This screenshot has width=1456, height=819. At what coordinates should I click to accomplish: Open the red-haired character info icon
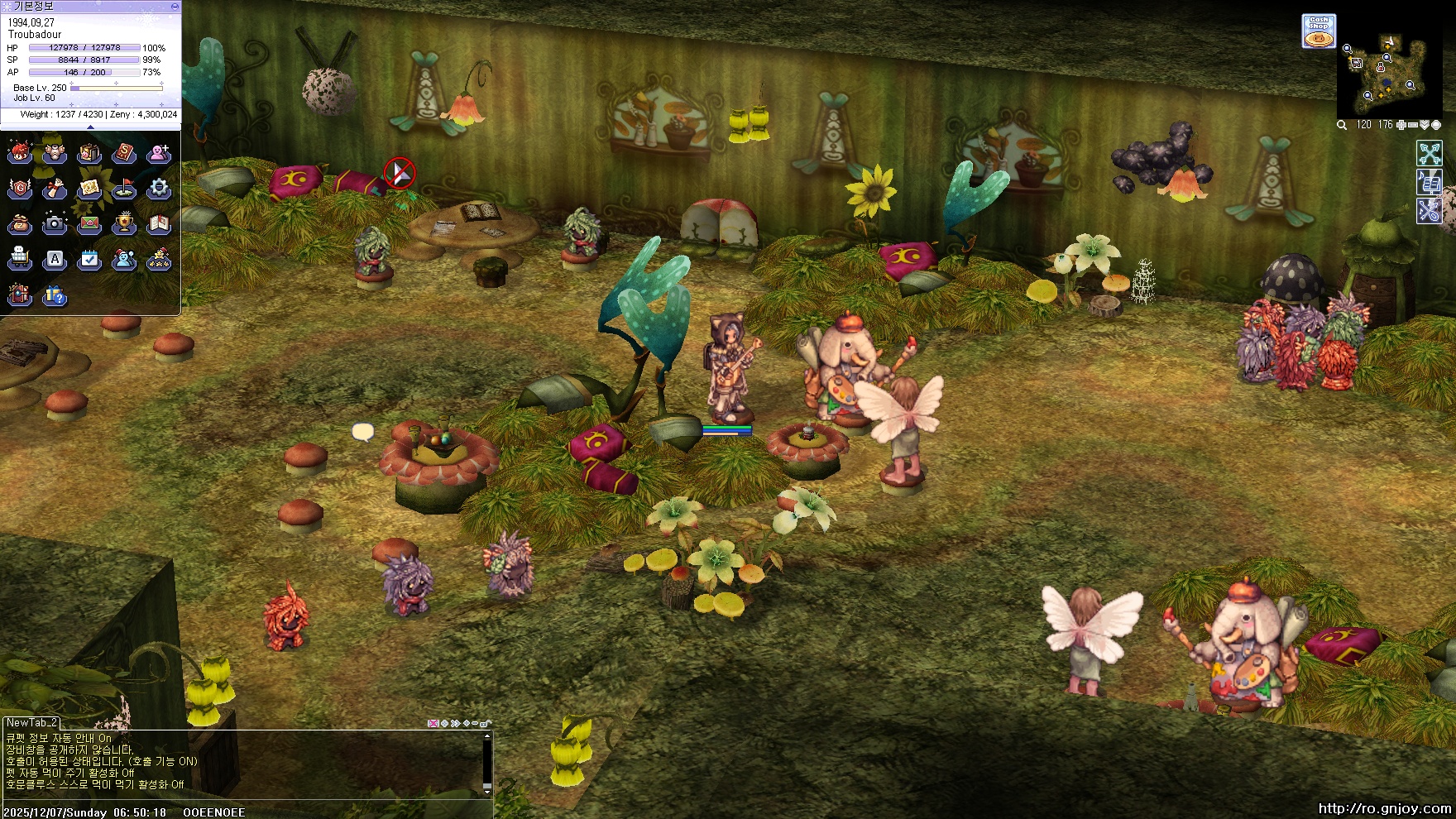point(20,153)
